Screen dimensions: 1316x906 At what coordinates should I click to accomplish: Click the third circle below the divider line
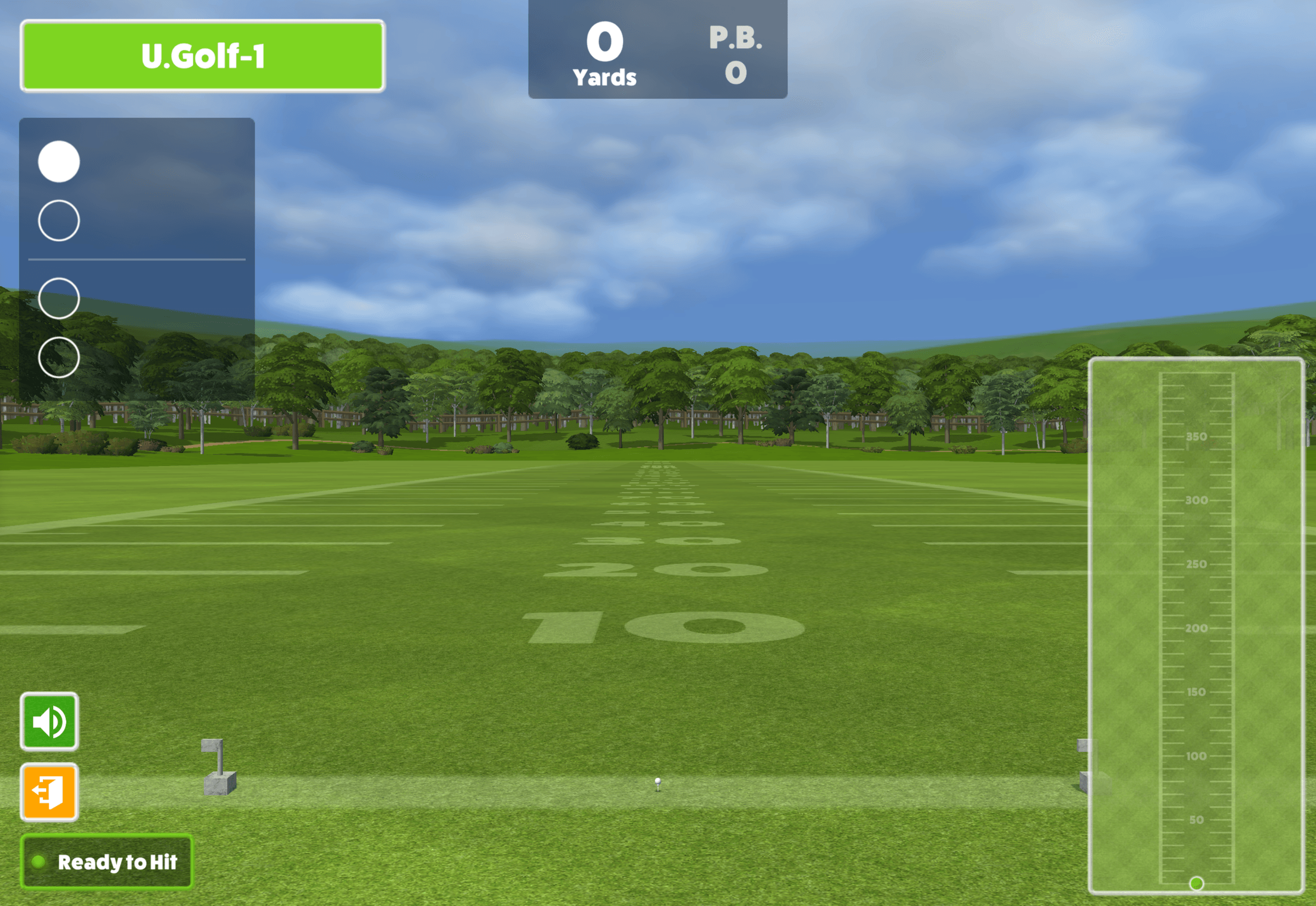coord(59,299)
